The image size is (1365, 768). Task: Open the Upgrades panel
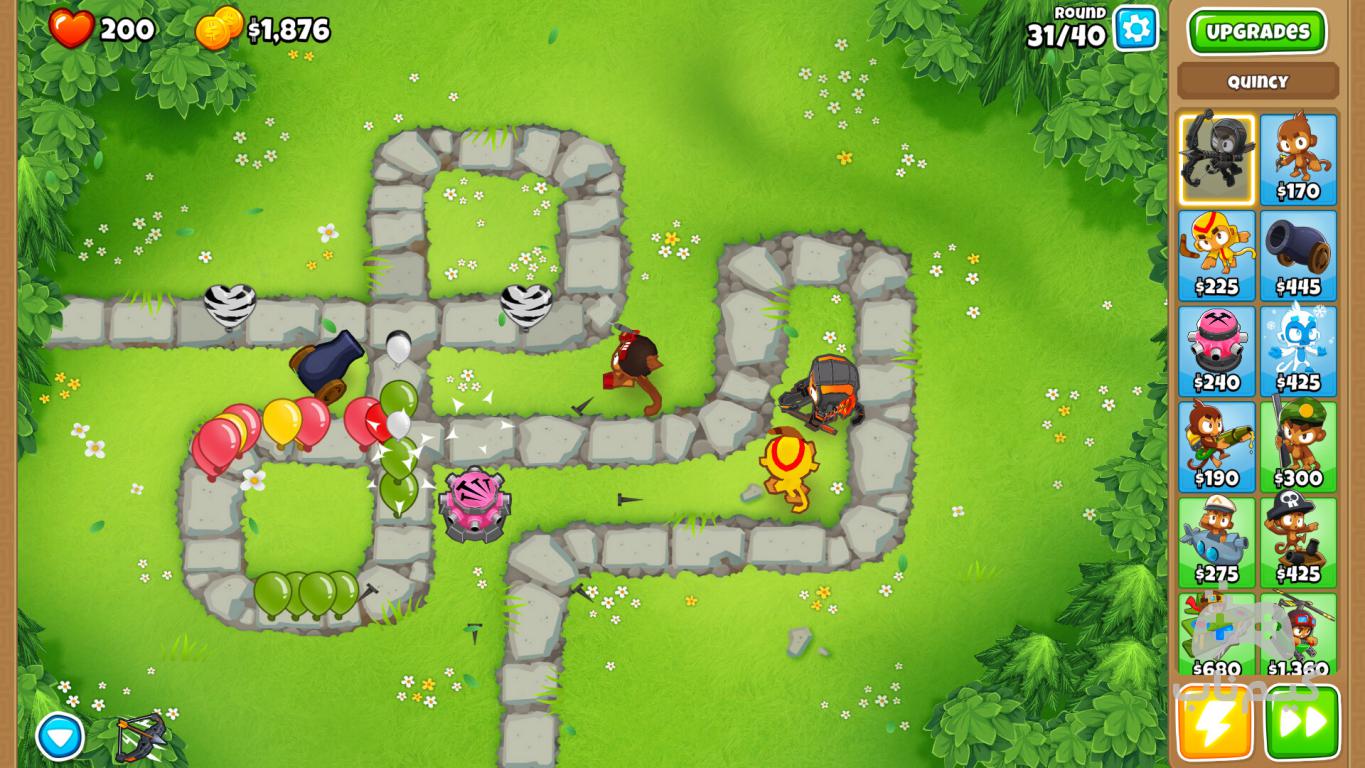click(1257, 31)
